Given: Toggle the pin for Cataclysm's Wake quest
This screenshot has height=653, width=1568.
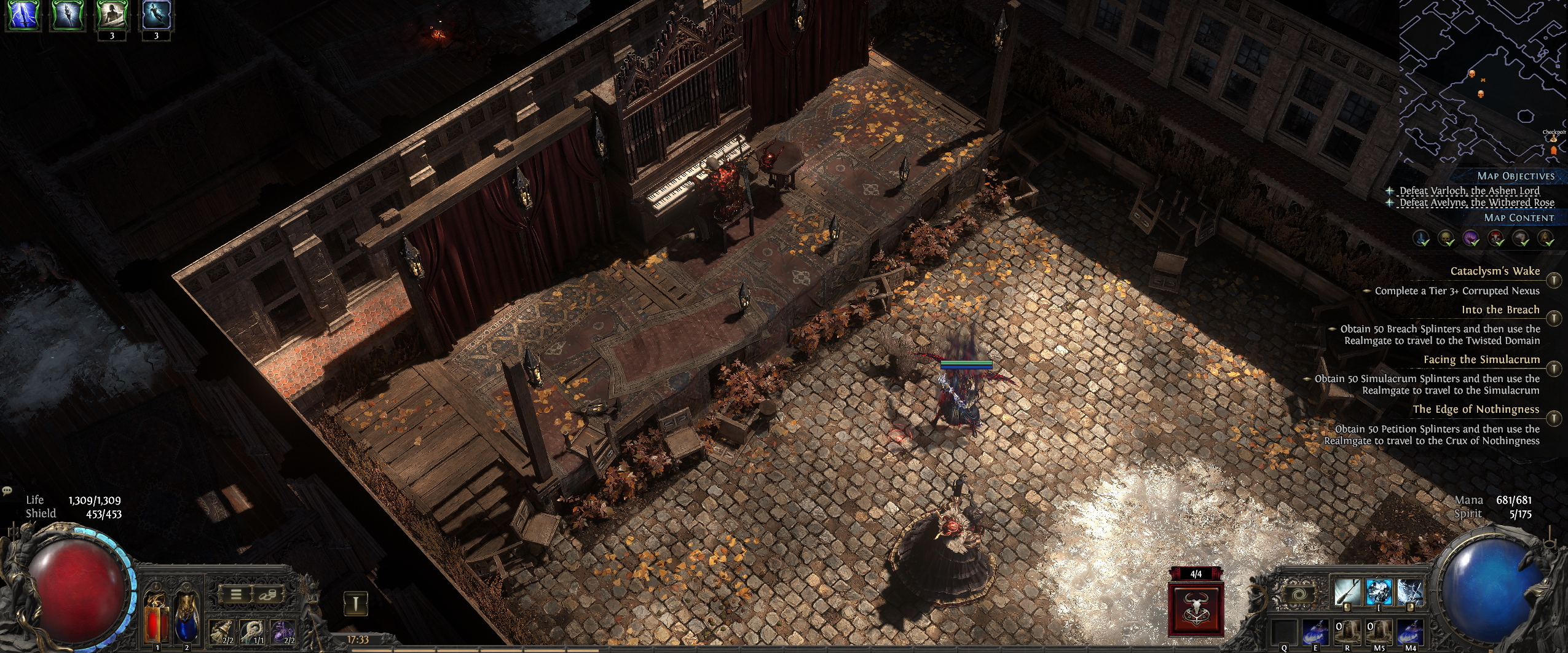Looking at the screenshot, I should point(1553,280).
